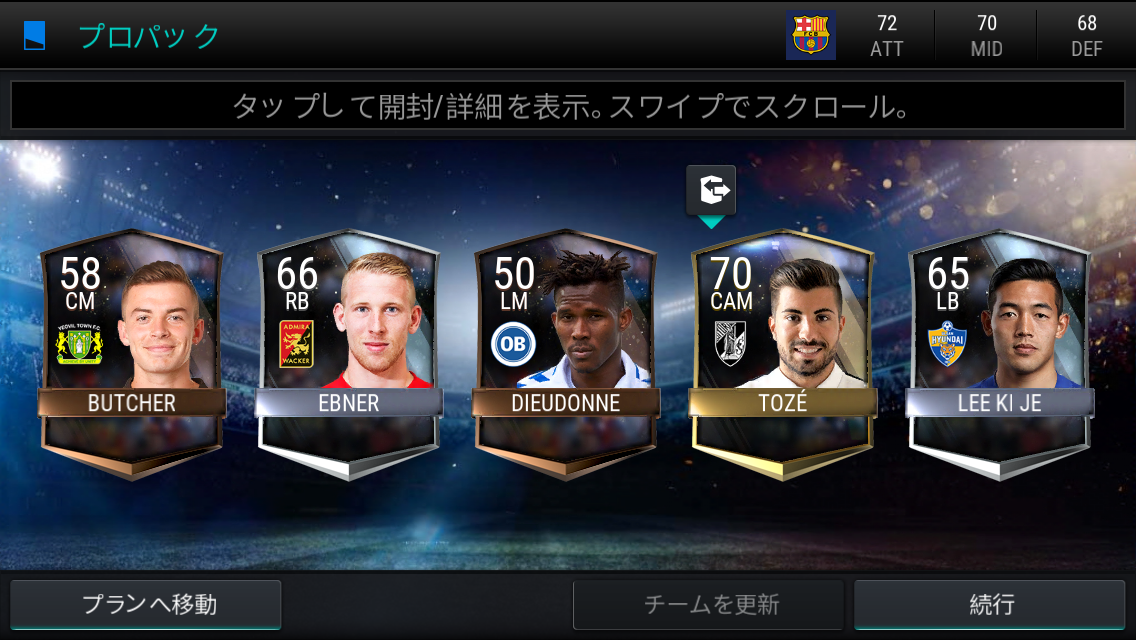Tap the Ebner 66 RB card

tap(348, 350)
